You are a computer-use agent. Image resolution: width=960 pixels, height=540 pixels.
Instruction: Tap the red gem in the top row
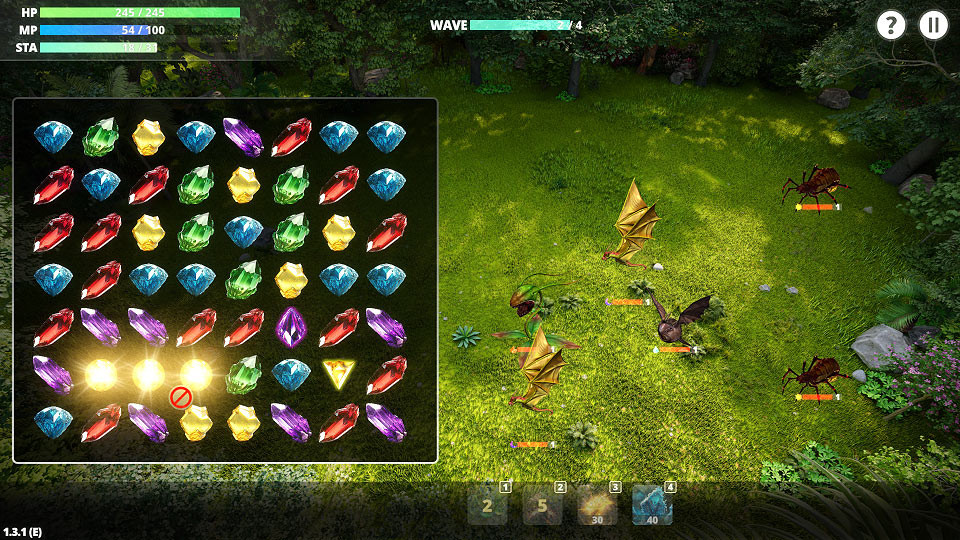(x=291, y=136)
